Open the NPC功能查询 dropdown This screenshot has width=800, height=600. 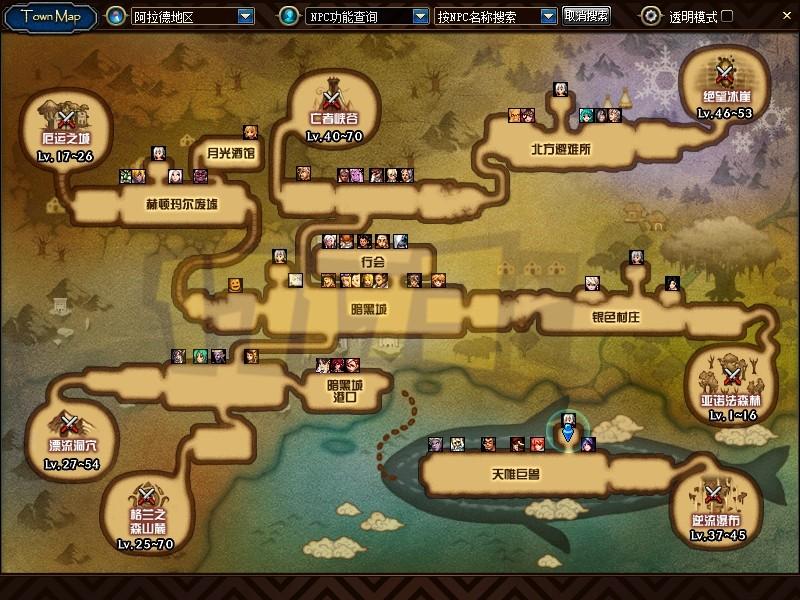[419, 16]
